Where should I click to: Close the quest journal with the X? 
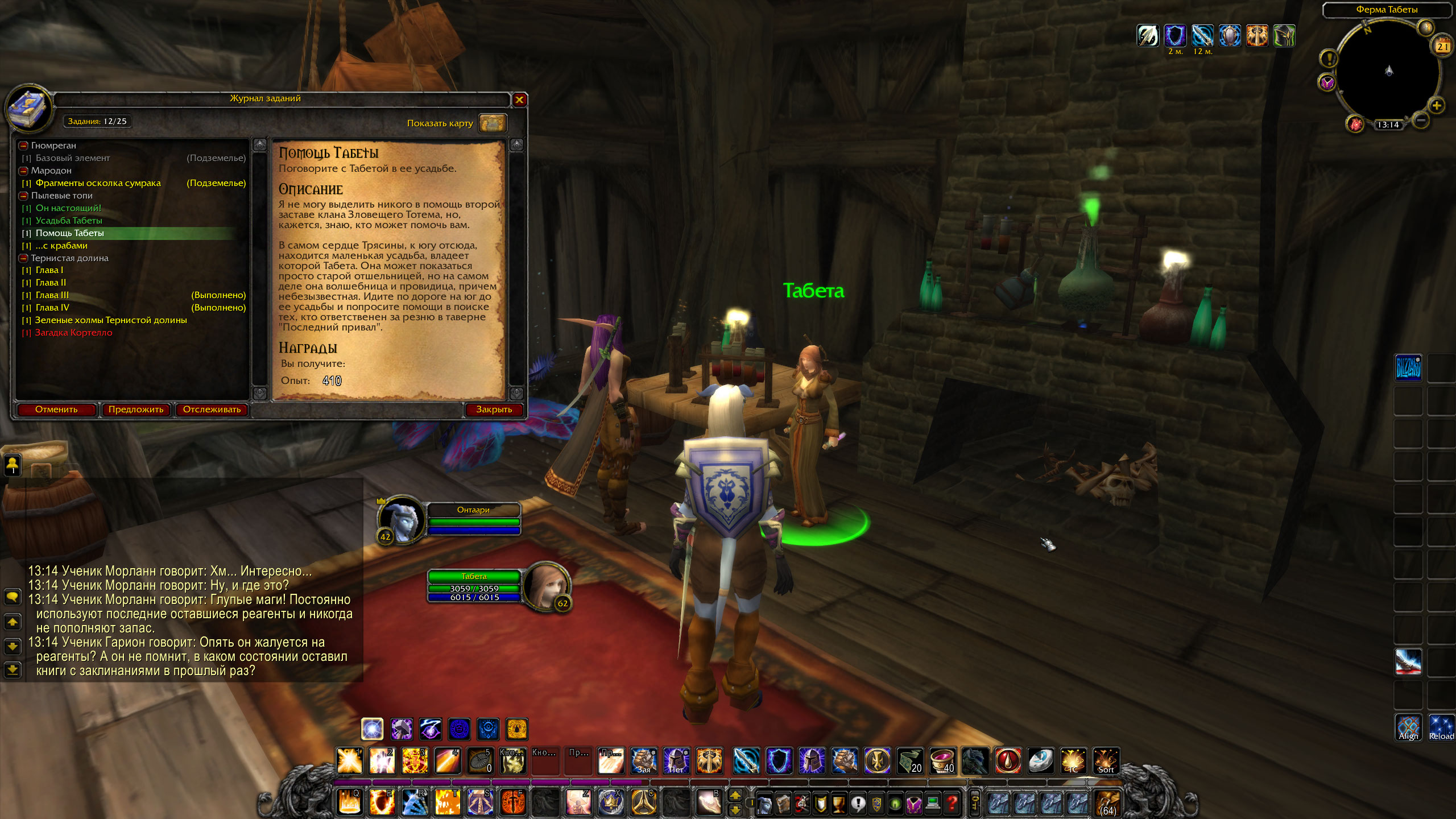click(x=519, y=100)
